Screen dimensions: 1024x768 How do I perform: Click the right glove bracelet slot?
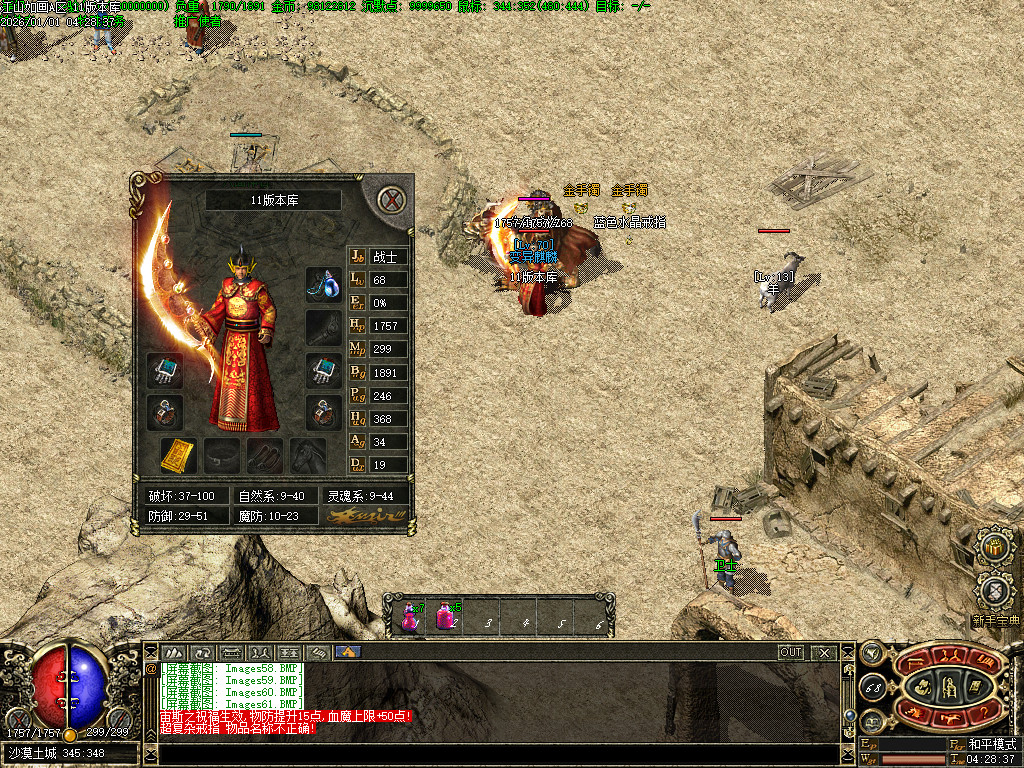(x=323, y=370)
